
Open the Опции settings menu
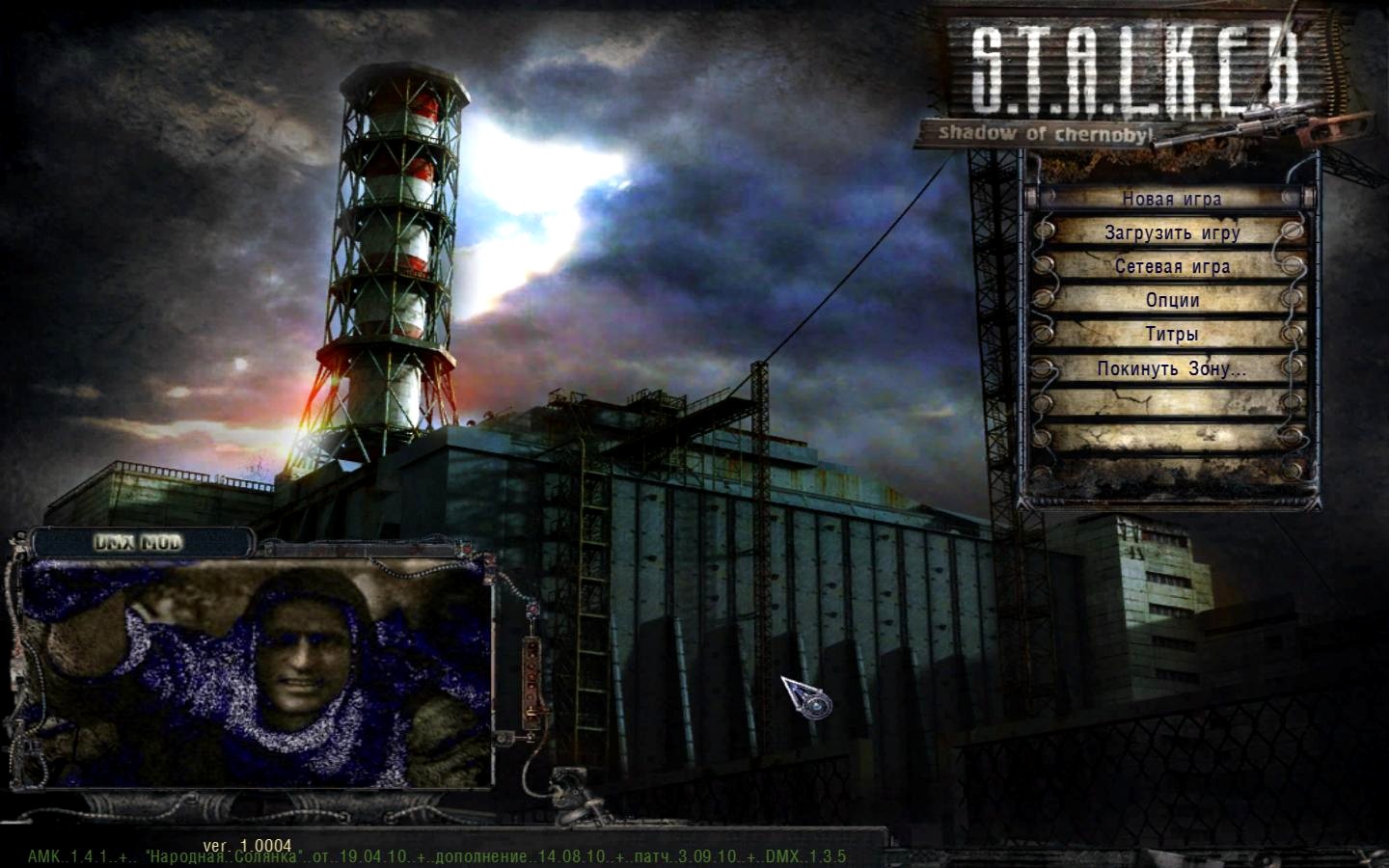tap(1172, 301)
